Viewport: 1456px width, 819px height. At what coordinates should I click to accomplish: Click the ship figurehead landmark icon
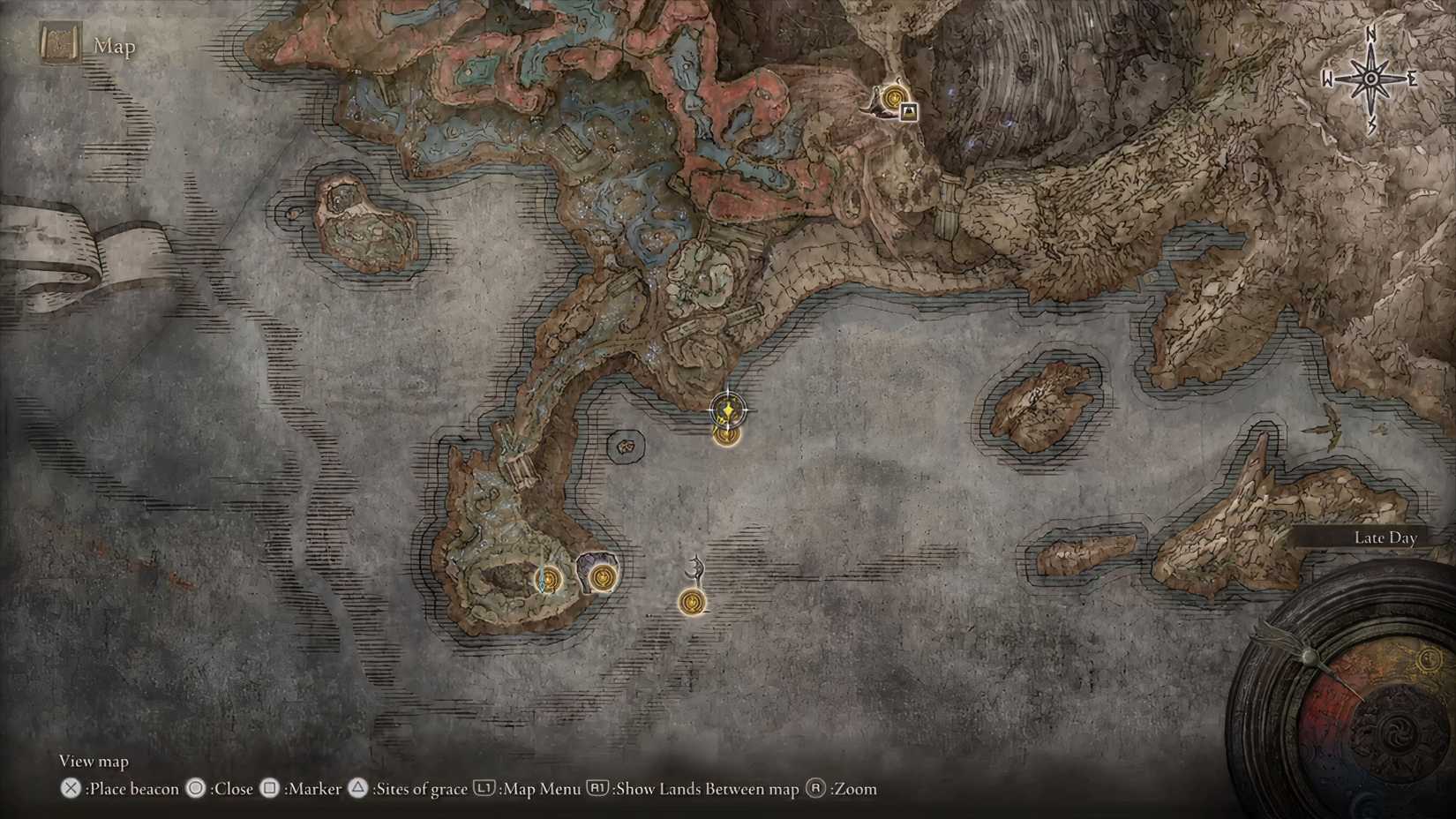(695, 567)
